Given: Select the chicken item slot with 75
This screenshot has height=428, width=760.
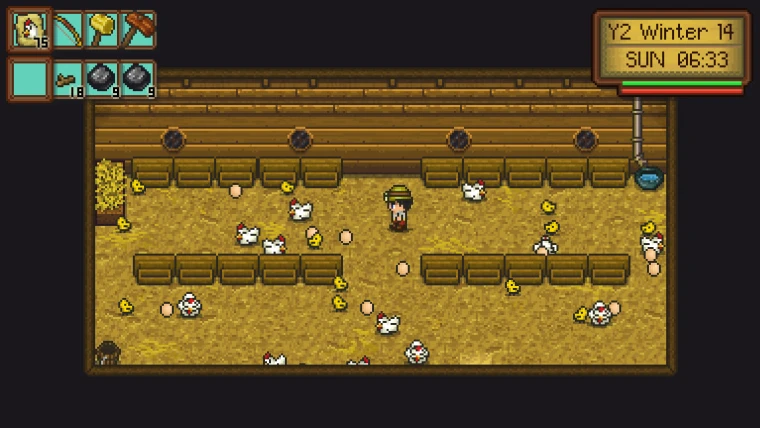Looking at the screenshot, I should pos(30,30).
